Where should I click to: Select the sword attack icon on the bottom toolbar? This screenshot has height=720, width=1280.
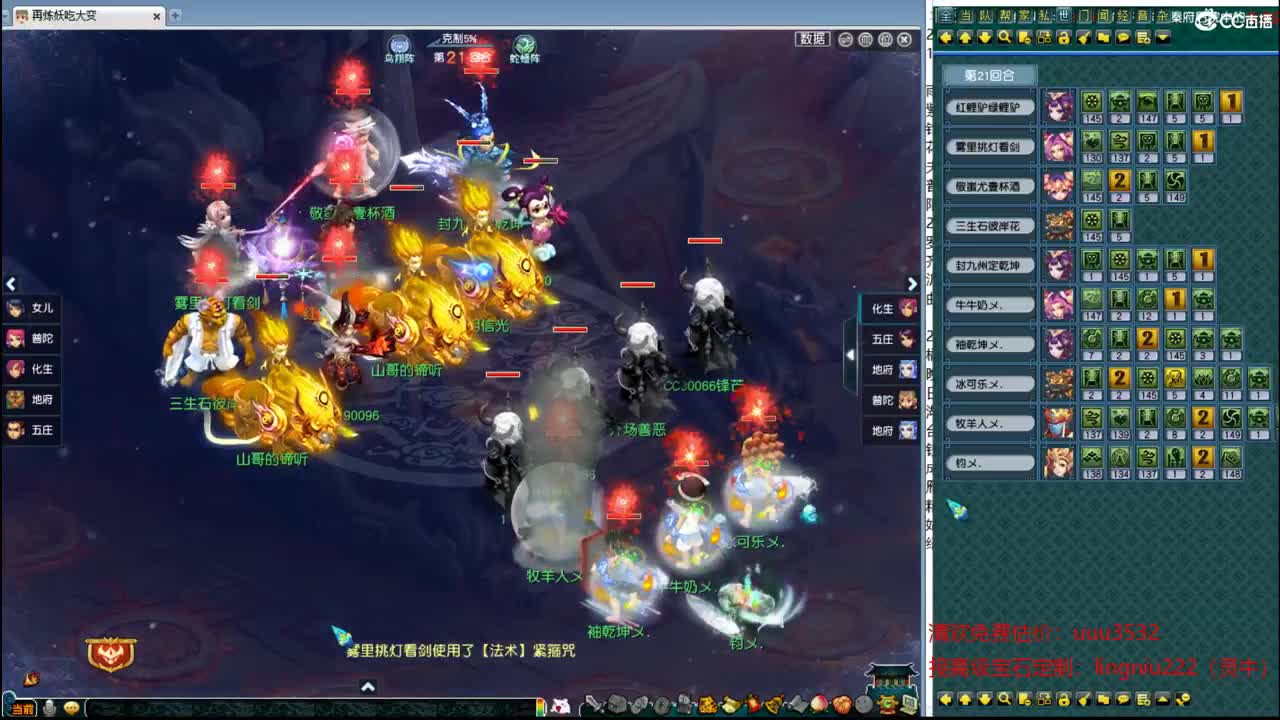coord(596,707)
